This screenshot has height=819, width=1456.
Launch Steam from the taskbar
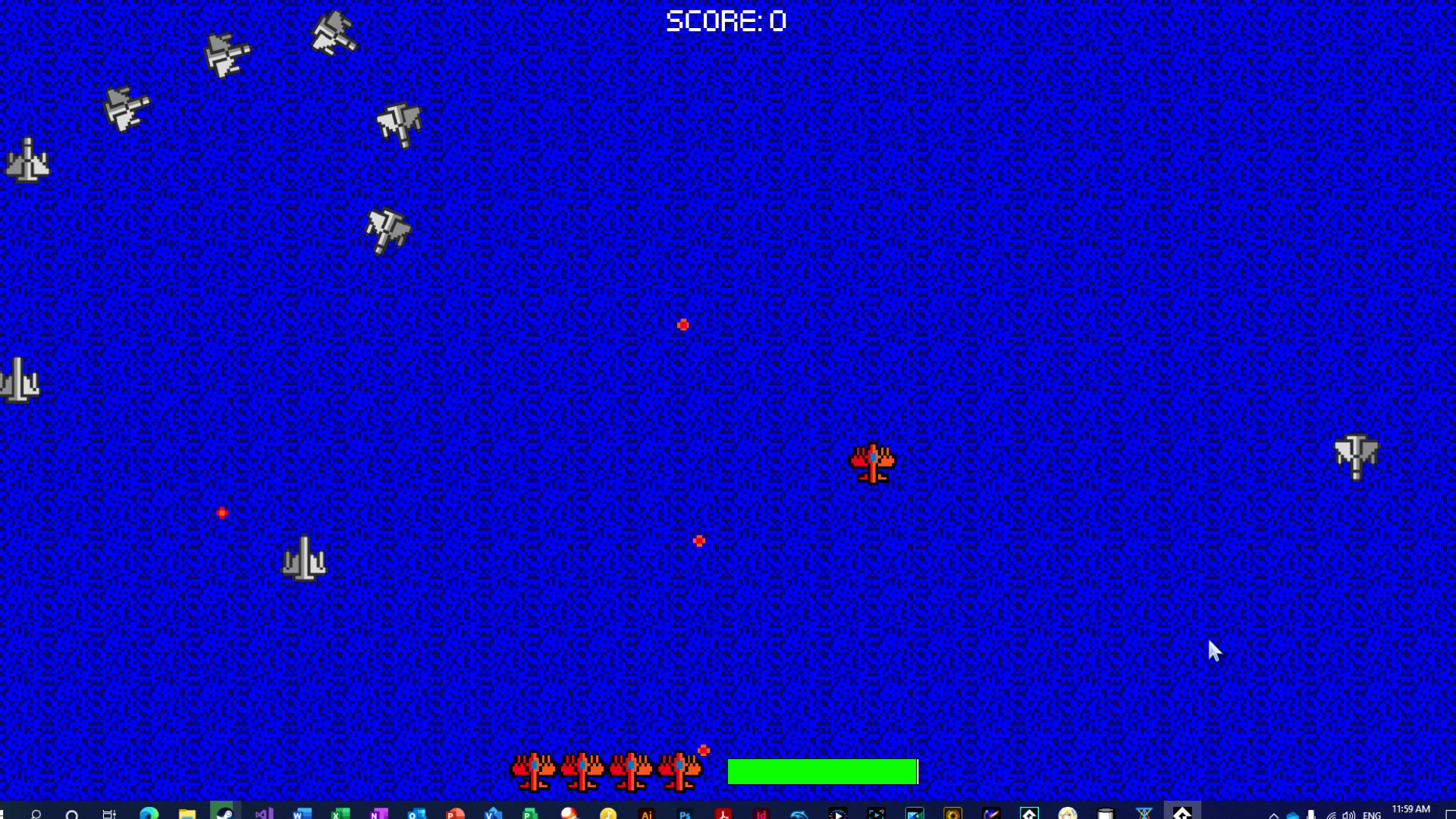point(224,811)
